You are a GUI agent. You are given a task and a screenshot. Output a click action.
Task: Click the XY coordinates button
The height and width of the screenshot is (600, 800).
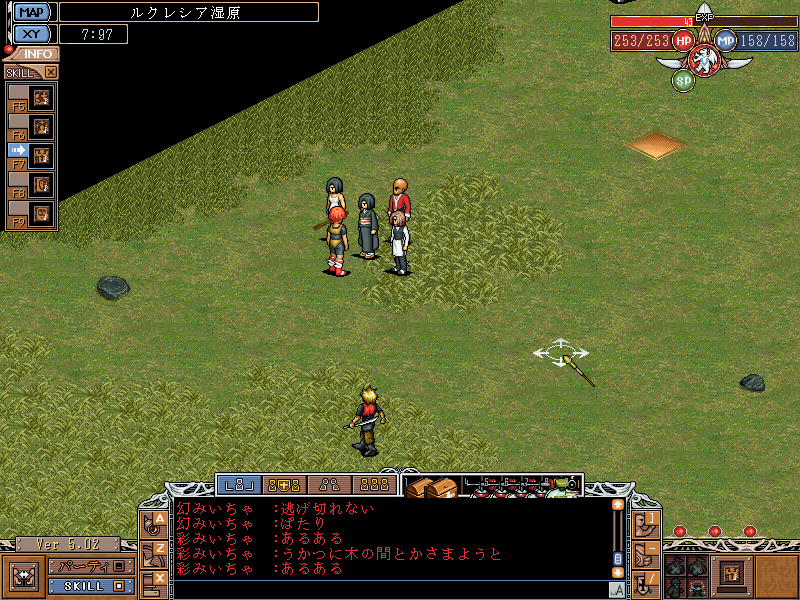(33, 34)
